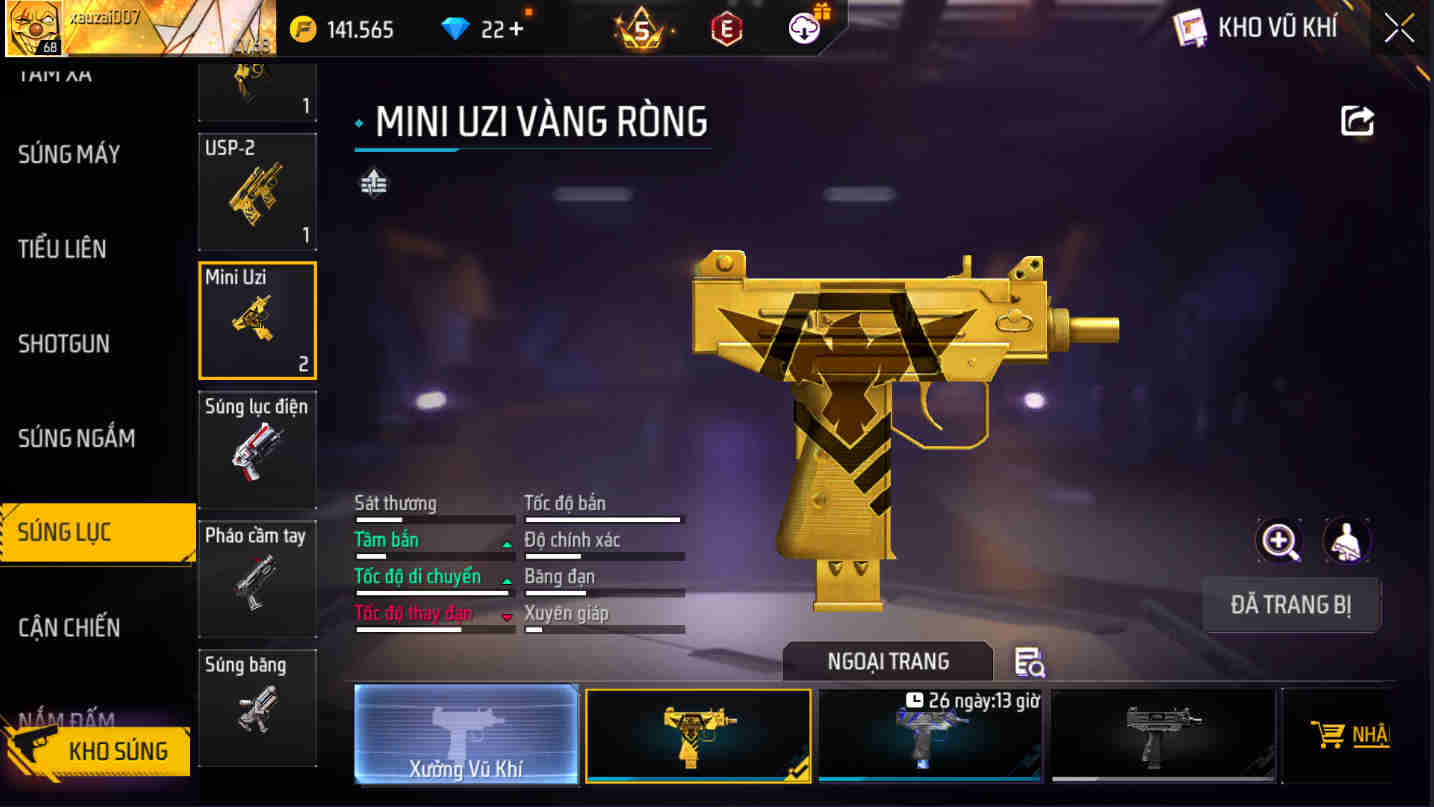The height and width of the screenshot is (807, 1434).
Task: Switch to the Tiểu Liên category
Action: click(x=62, y=249)
